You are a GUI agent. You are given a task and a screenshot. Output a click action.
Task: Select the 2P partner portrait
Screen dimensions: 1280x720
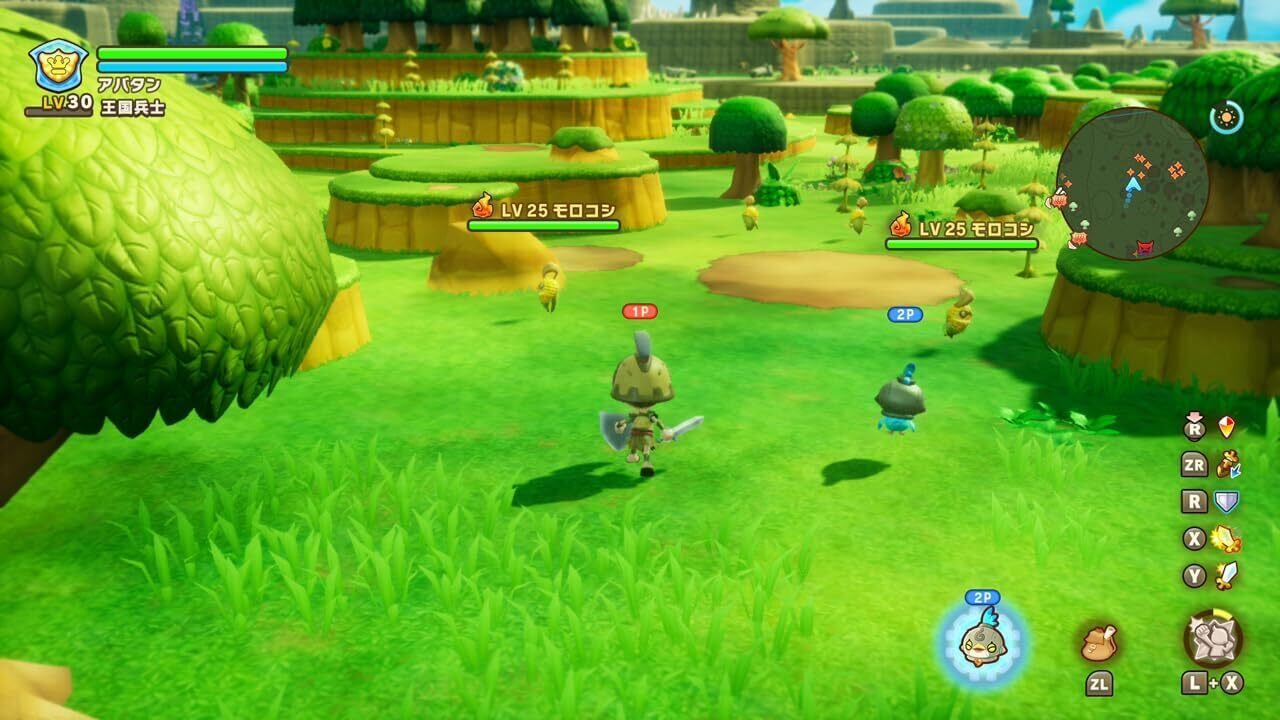[981, 644]
